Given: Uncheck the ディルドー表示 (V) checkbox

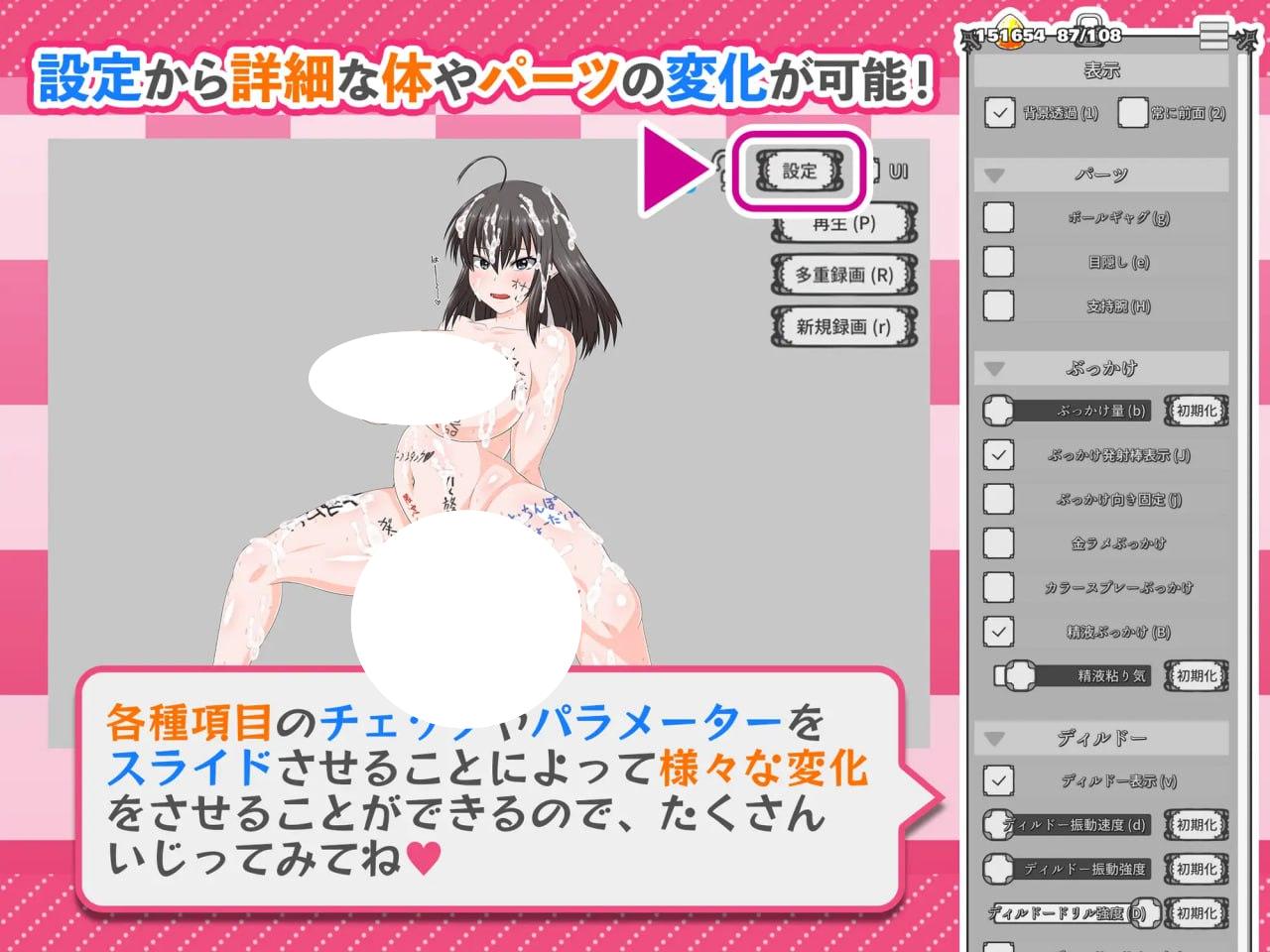Looking at the screenshot, I should pos(999,781).
